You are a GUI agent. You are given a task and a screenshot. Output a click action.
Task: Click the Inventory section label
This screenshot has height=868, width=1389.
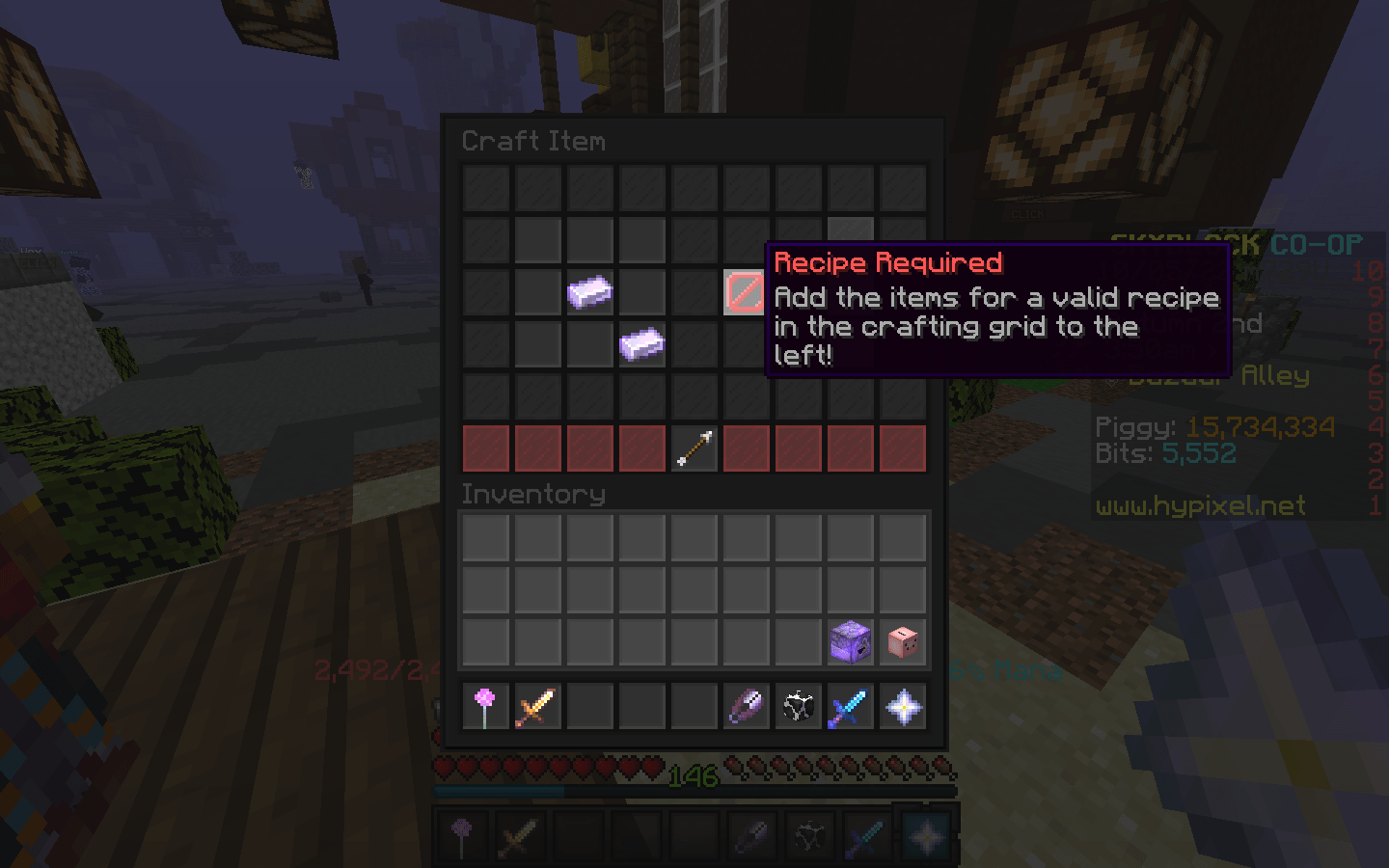click(531, 495)
